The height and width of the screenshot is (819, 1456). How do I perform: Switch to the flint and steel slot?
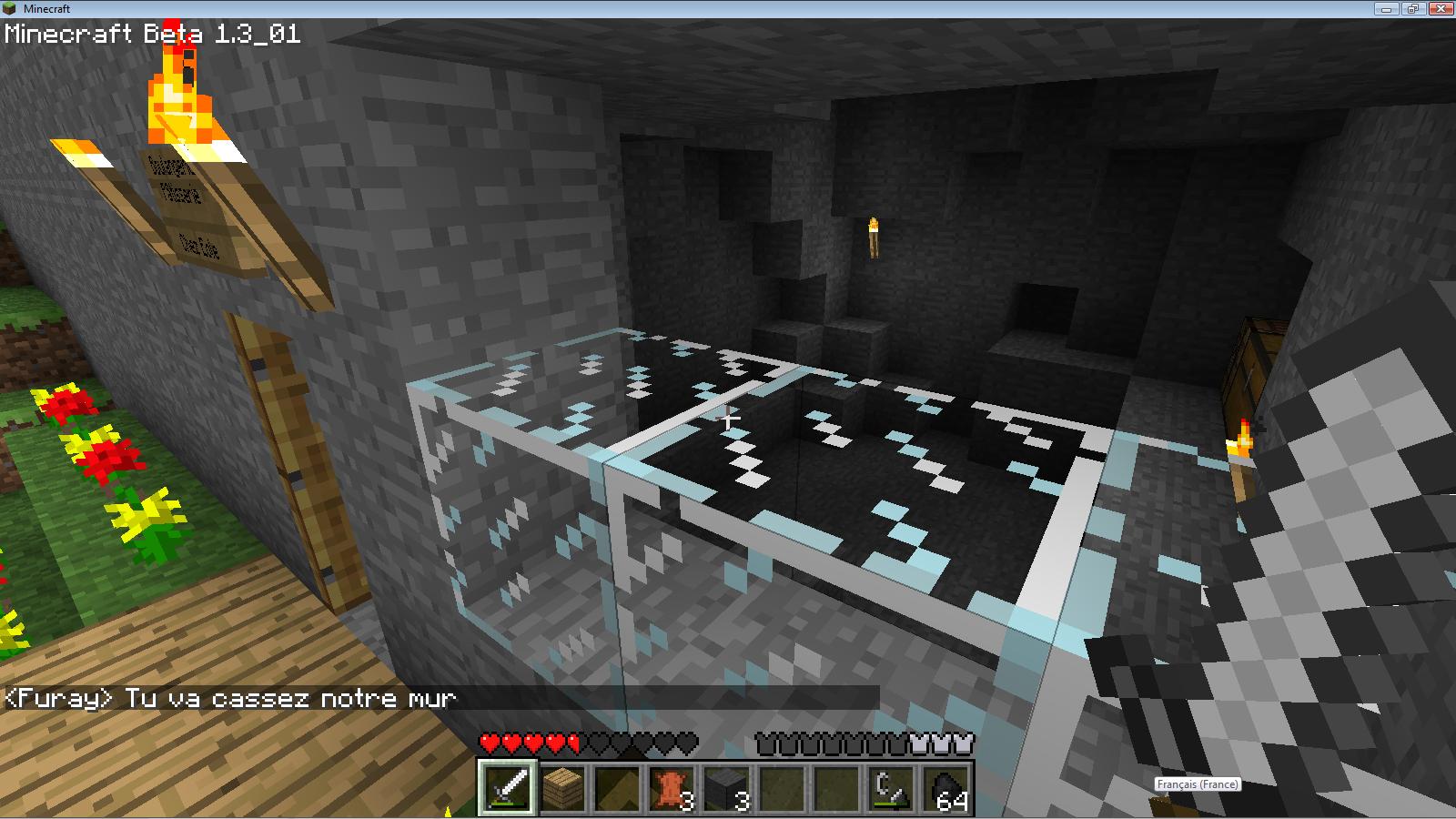click(890, 787)
